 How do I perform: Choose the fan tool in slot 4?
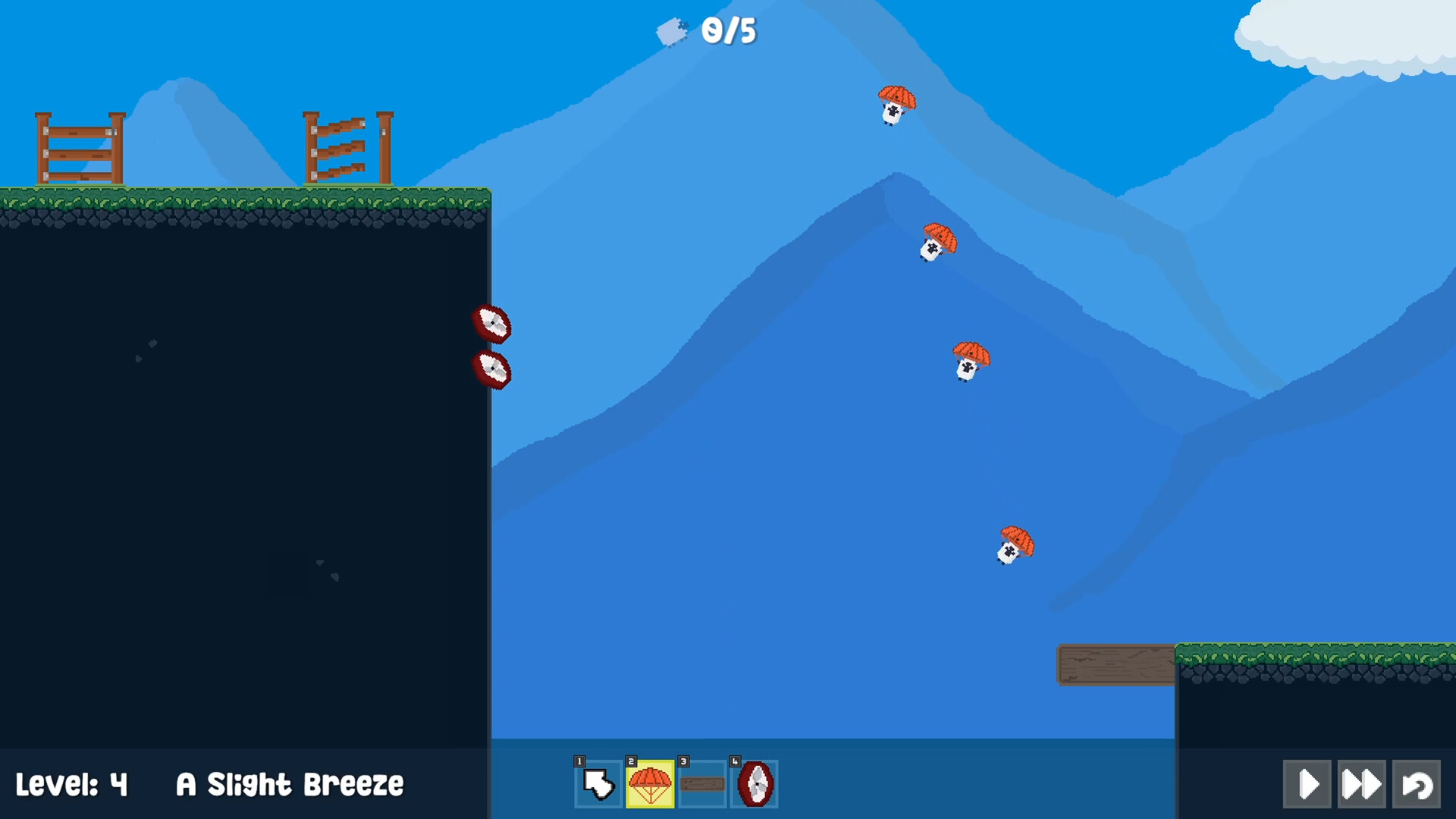(754, 784)
